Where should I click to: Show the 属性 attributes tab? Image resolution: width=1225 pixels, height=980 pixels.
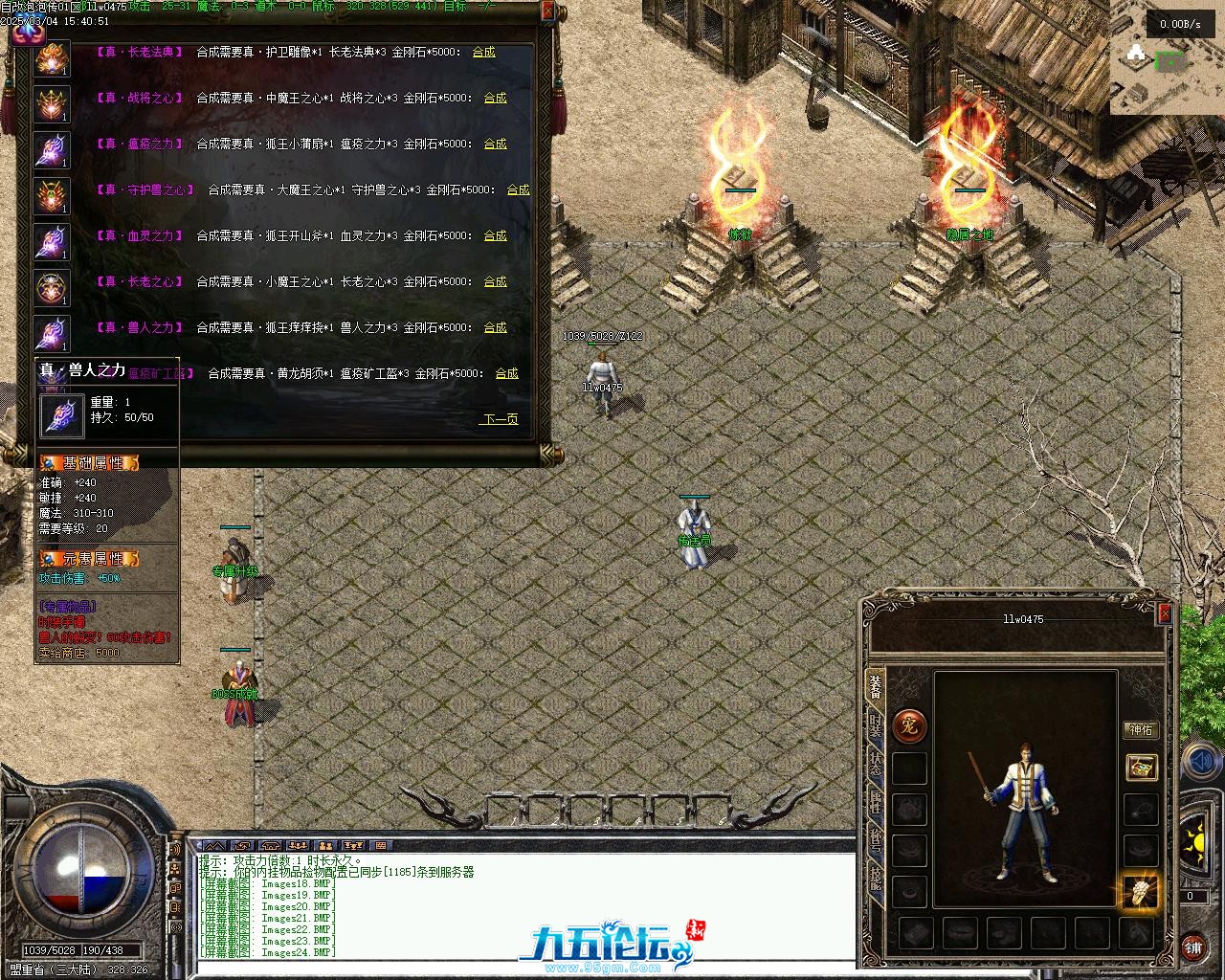(875, 802)
